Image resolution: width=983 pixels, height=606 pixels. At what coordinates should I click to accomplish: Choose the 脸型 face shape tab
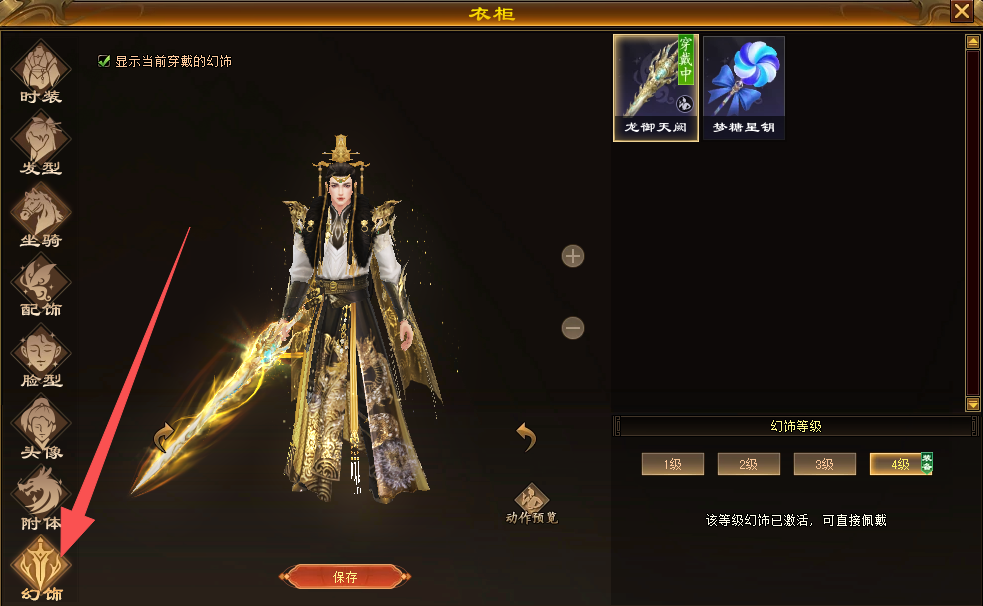click(x=41, y=357)
